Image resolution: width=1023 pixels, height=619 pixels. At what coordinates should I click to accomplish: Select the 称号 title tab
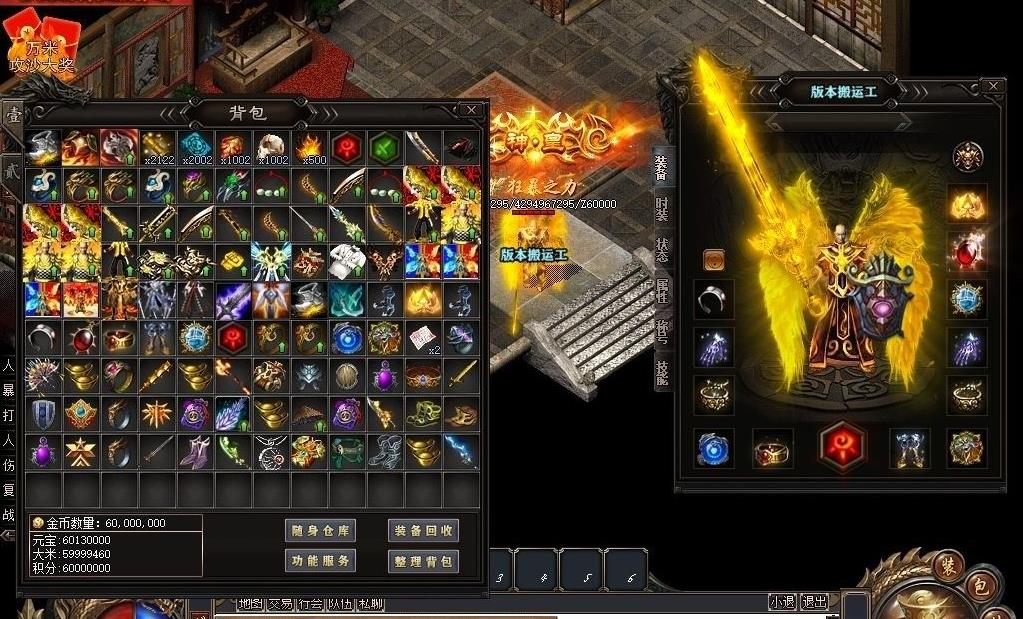(x=662, y=331)
